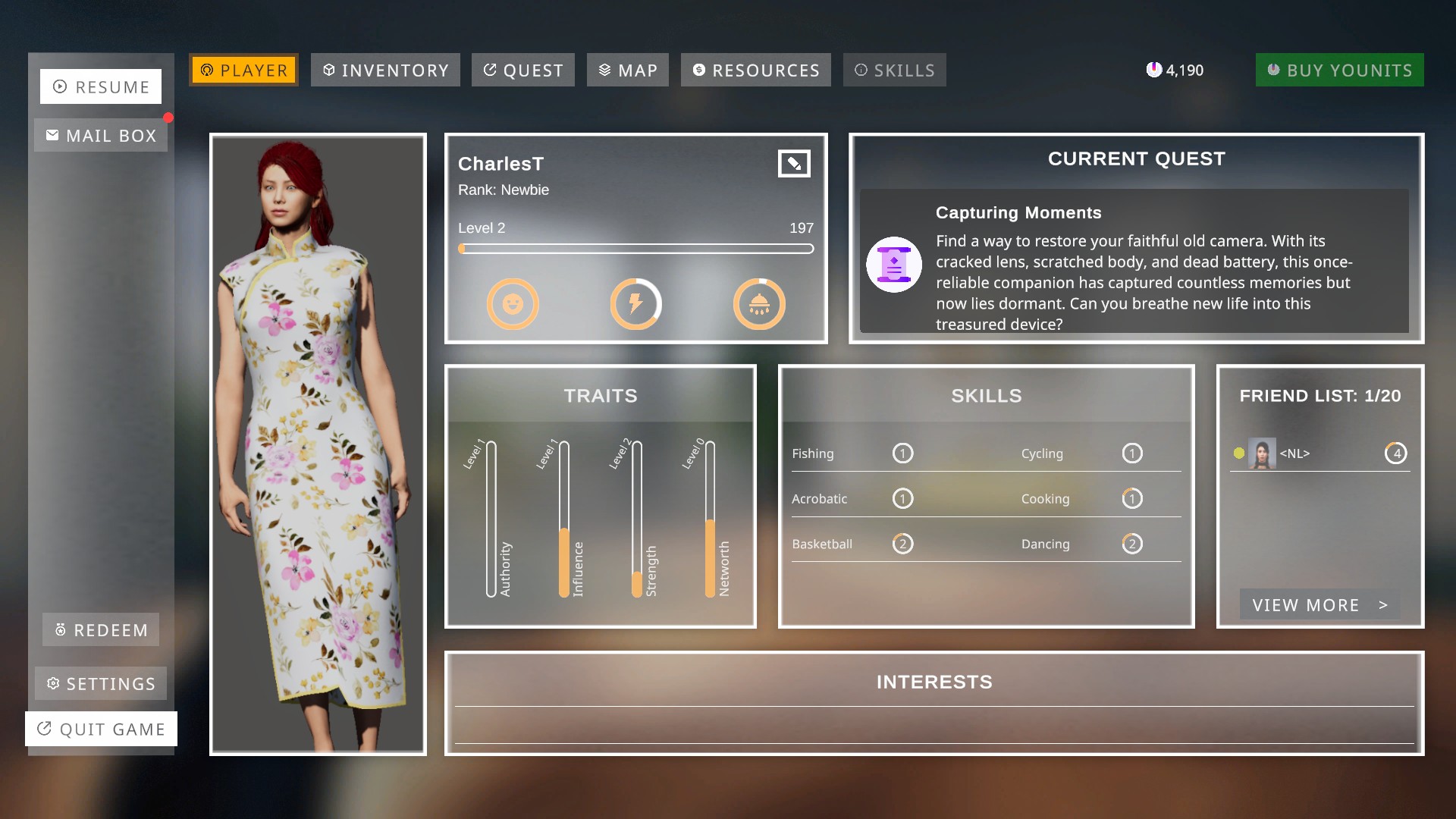Click the energy lightning status icon
Viewport: 1456px width, 819px height.
coord(636,303)
